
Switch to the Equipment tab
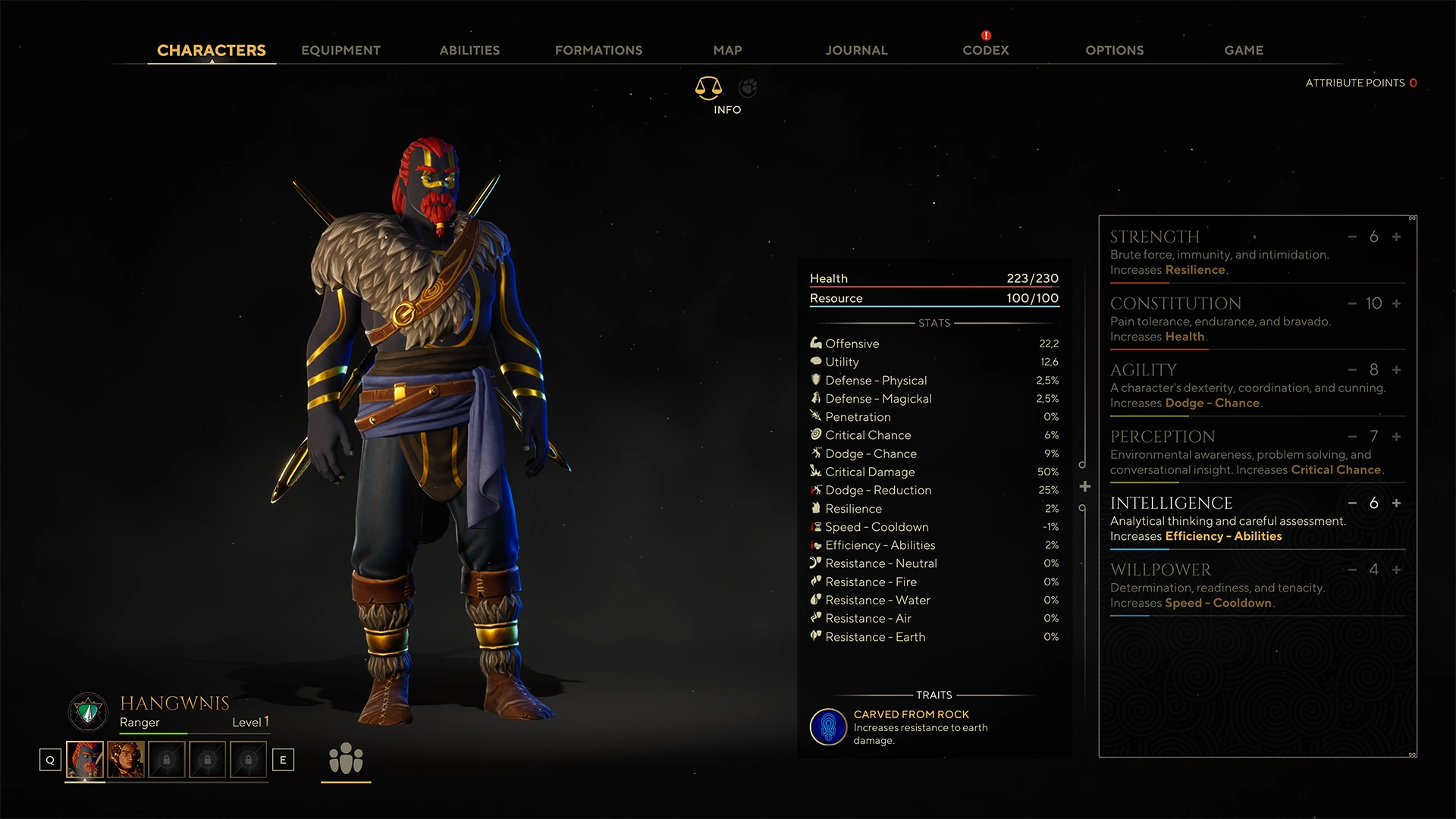[x=340, y=50]
